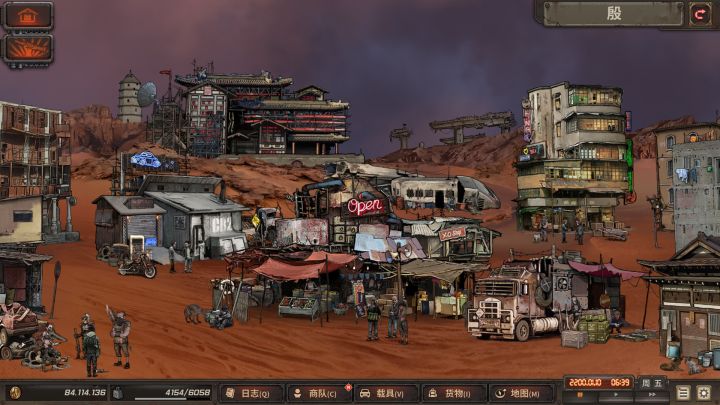Open the 日志 journal menu
720x405 pixels.
pyautogui.click(x=251, y=393)
